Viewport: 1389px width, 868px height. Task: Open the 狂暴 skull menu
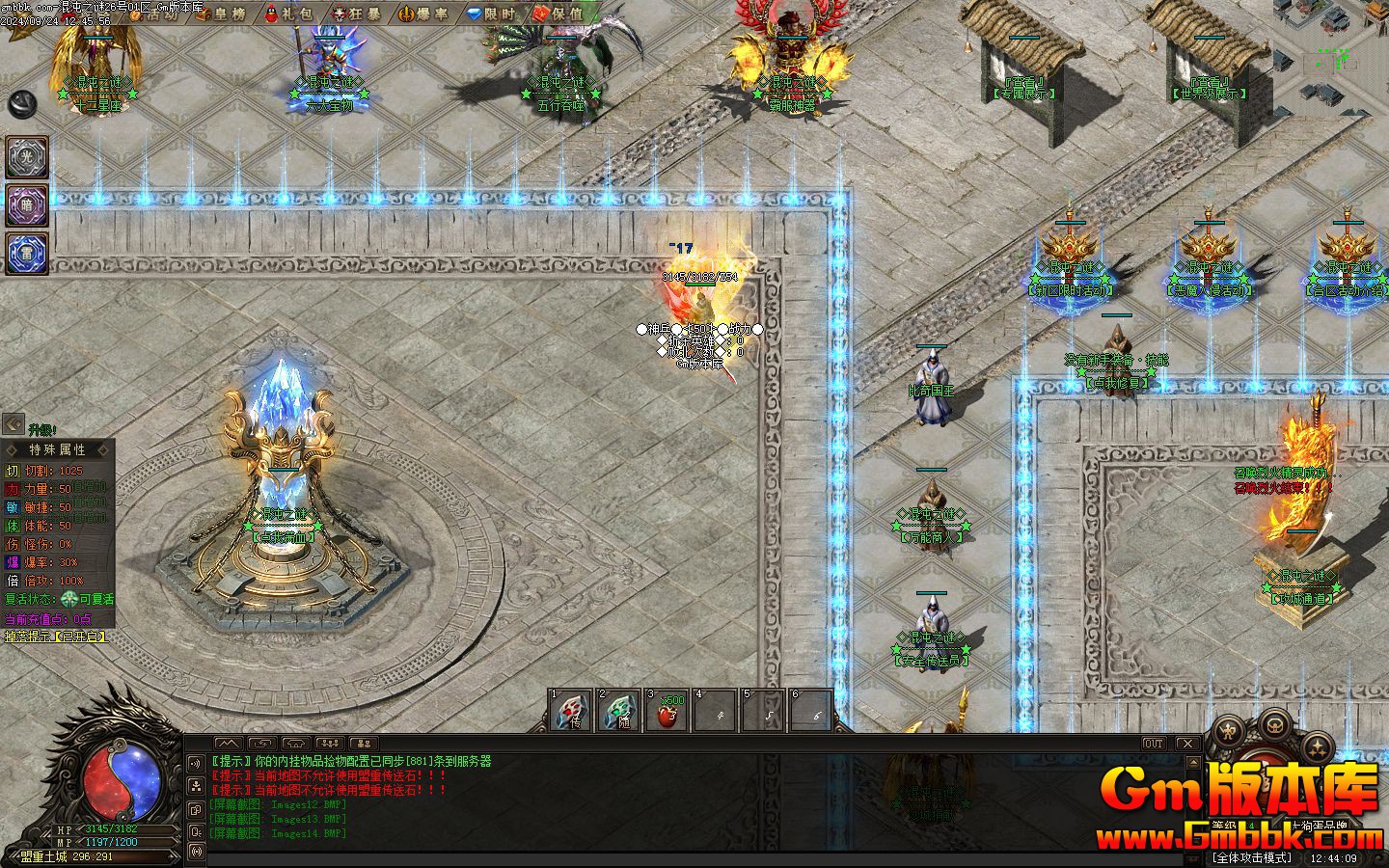click(x=356, y=14)
